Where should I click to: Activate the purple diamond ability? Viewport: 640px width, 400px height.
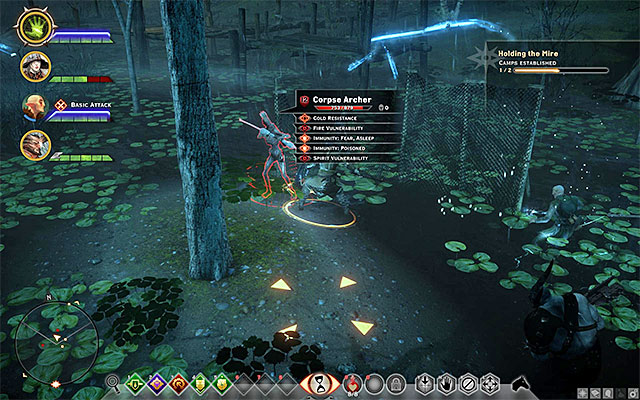pos(156,383)
